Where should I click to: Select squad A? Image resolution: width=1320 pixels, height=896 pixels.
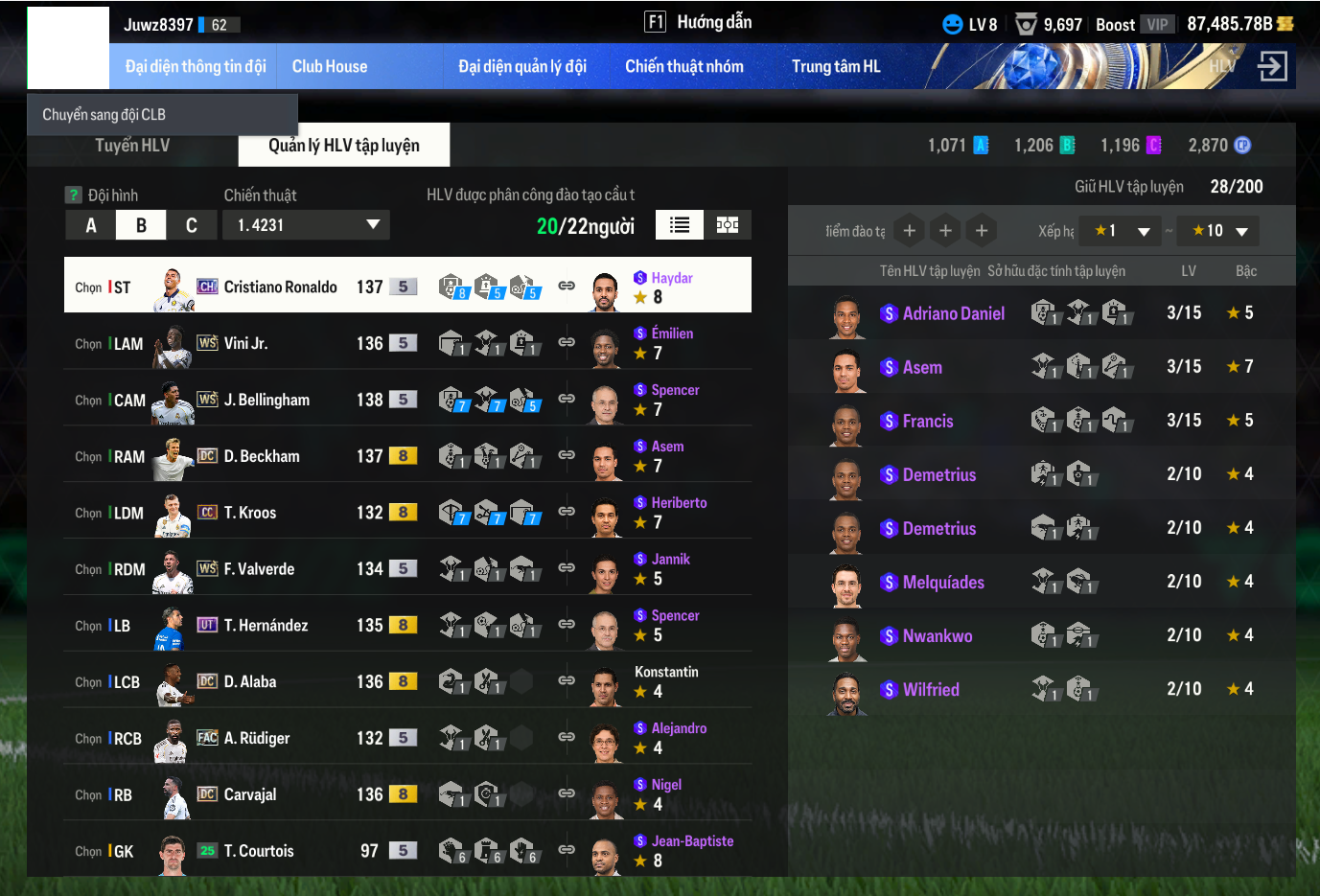click(x=91, y=225)
